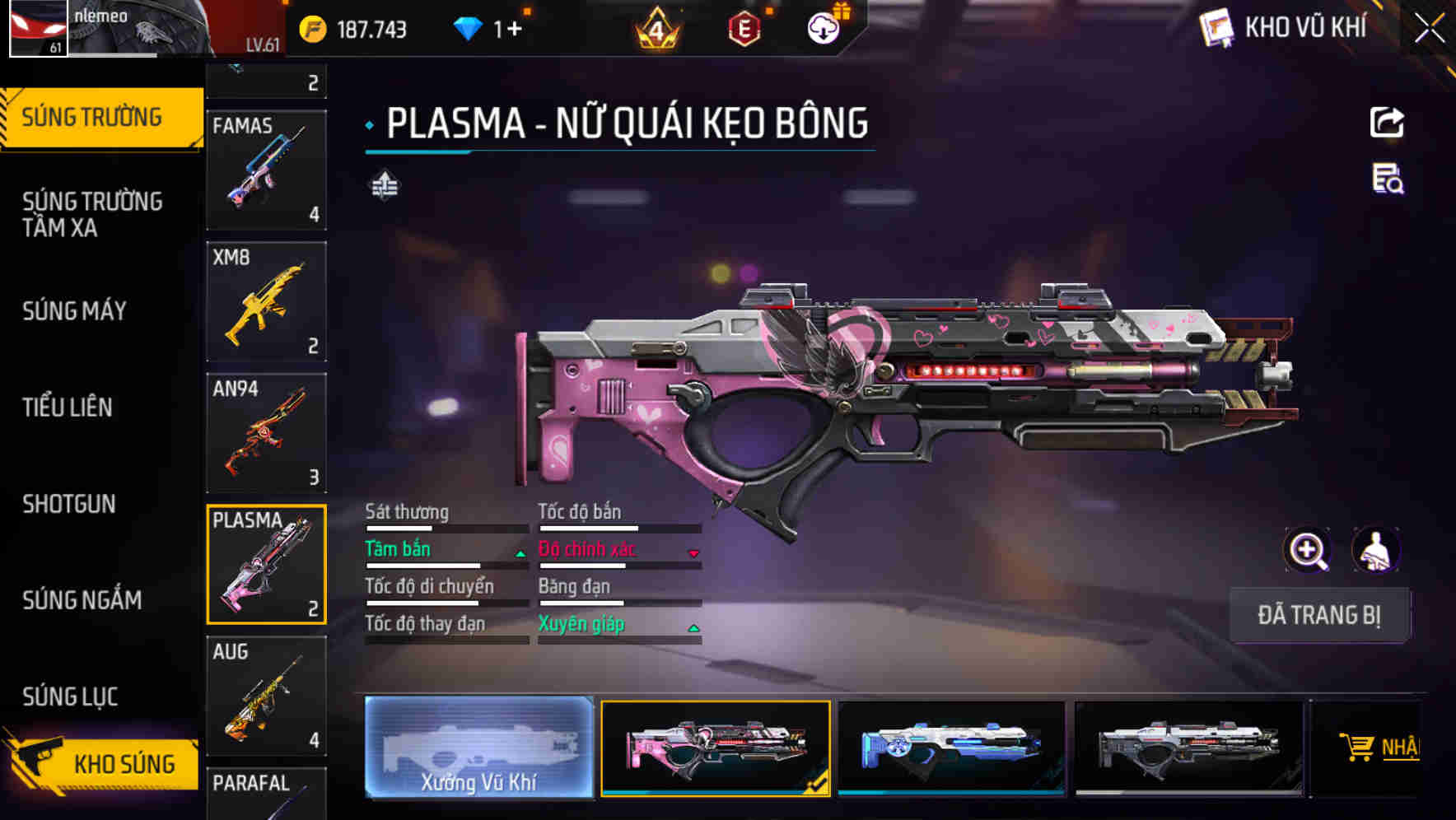Select the Tiểu Liên category
The image size is (1456, 820).
click(x=68, y=408)
